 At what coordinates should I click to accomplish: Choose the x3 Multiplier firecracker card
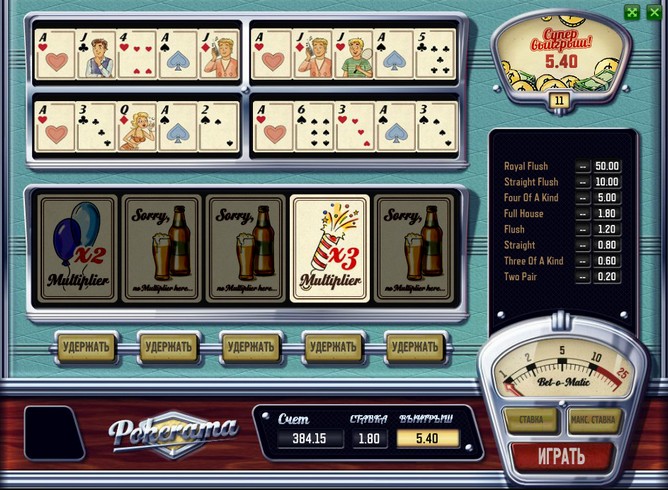(x=329, y=247)
